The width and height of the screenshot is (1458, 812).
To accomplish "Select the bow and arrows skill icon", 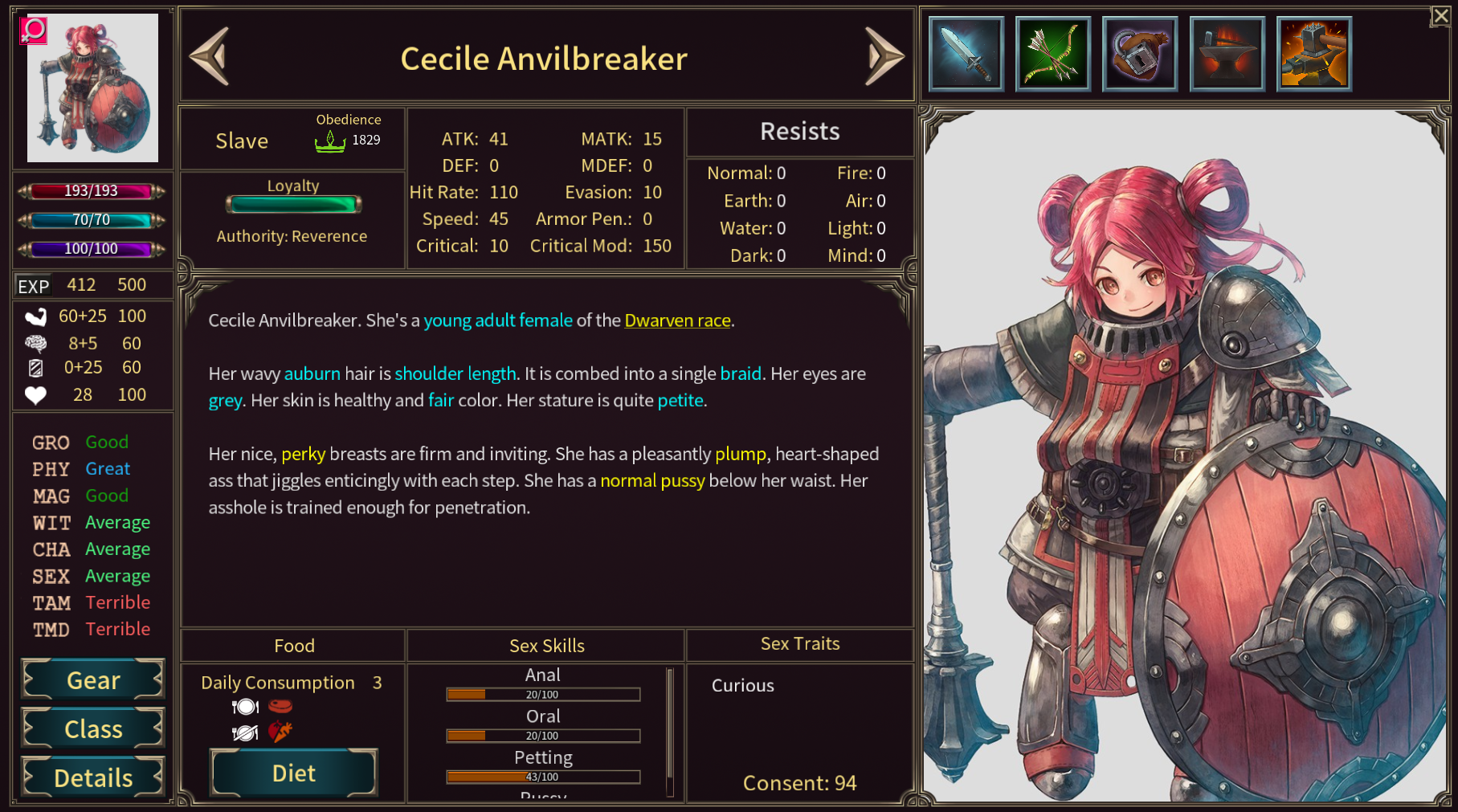I will [x=1053, y=54].
